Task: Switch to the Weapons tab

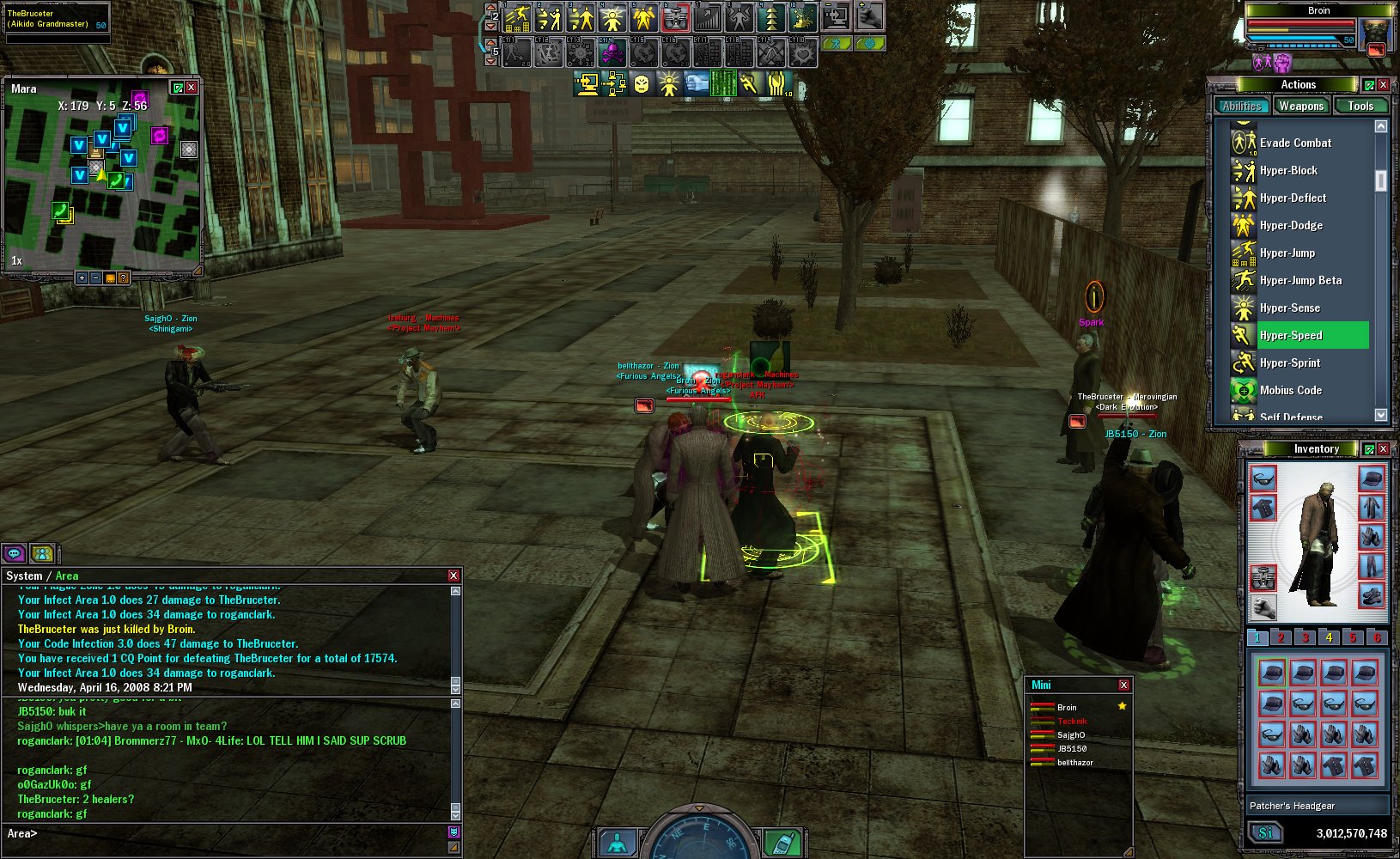Action: (1300, 107)
